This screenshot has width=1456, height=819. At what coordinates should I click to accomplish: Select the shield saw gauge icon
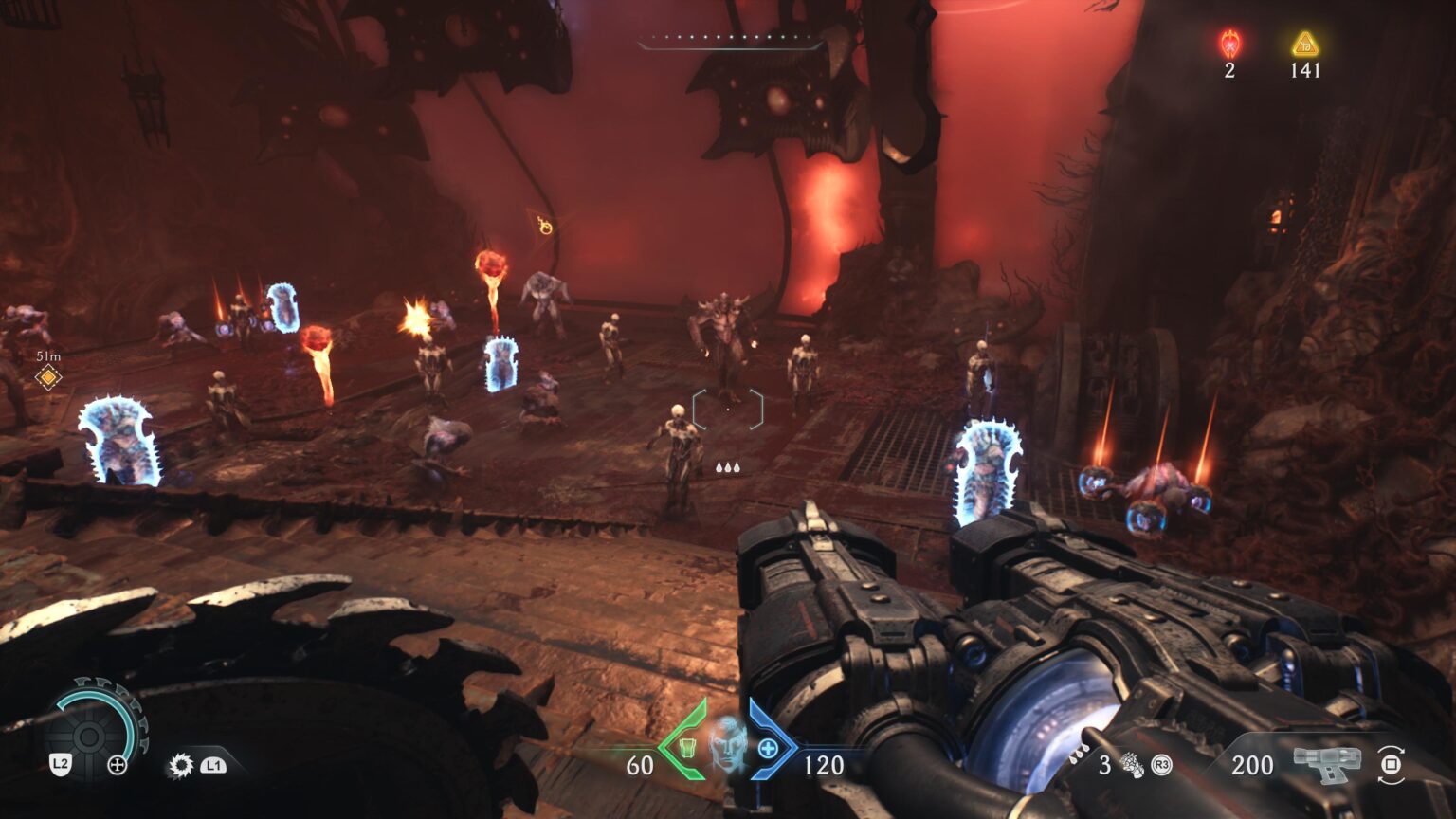(90, 735)
